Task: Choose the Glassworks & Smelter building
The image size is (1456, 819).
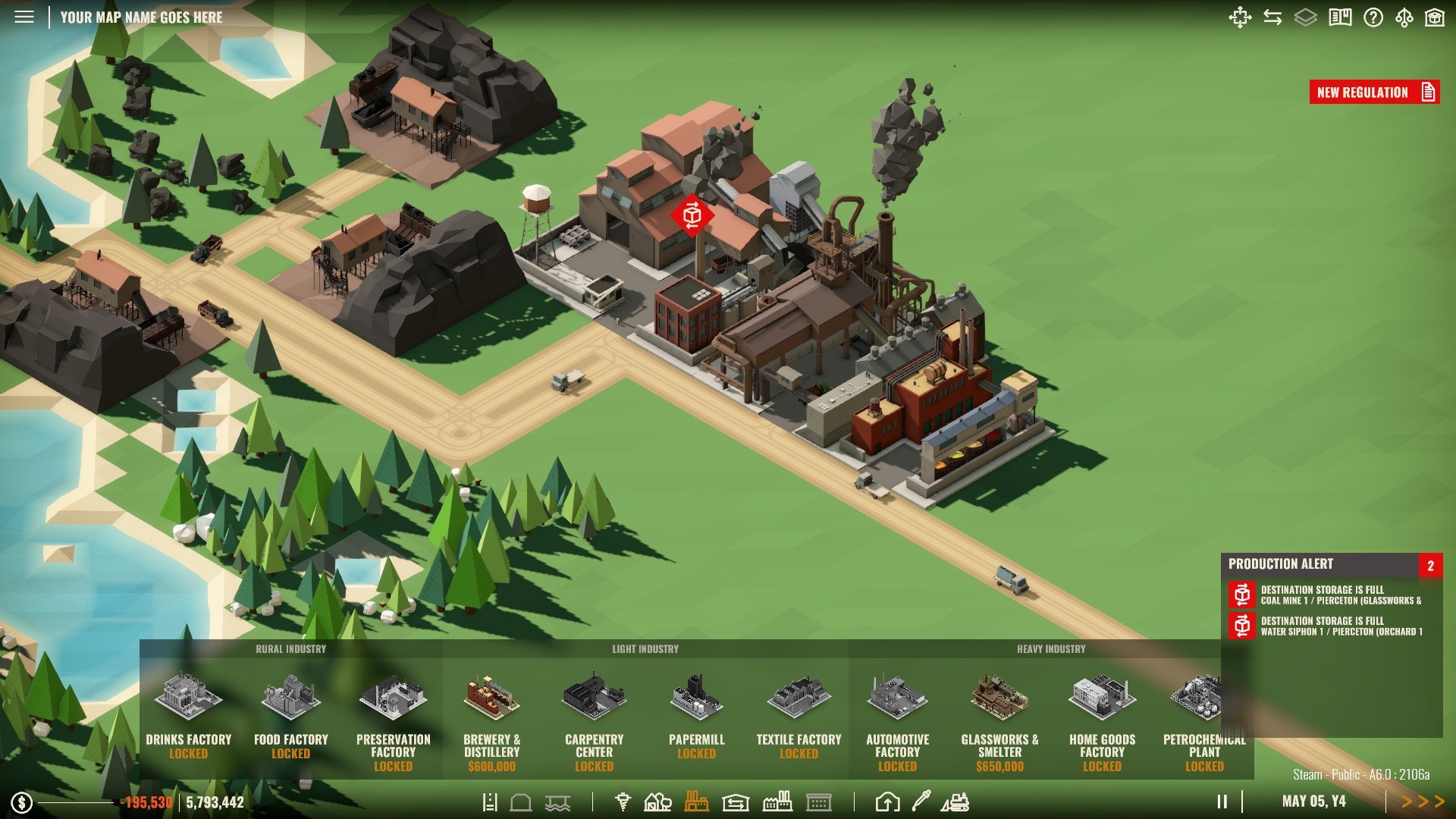Action: click(x=999, y=720)
